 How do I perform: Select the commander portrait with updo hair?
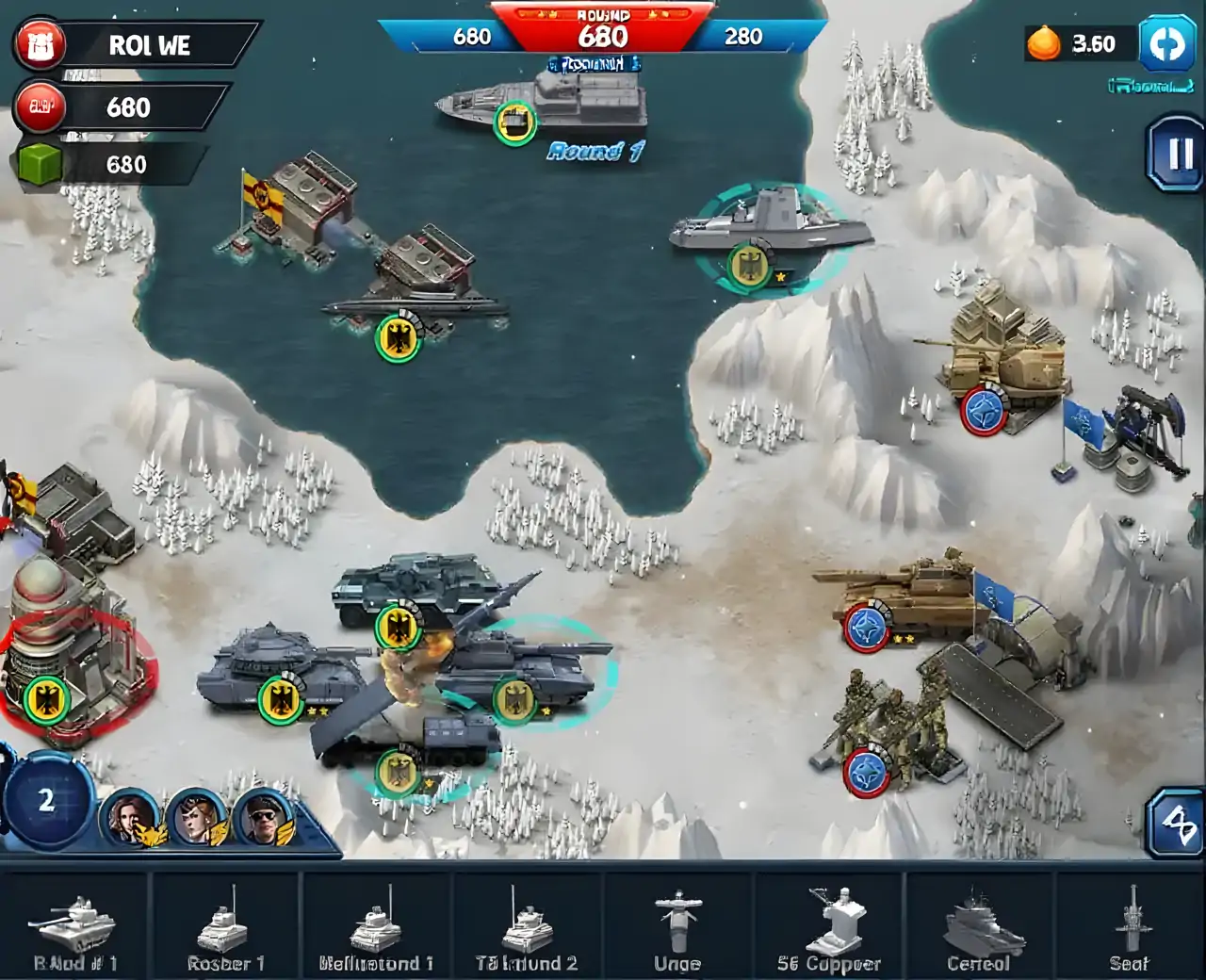click(196, 818)
